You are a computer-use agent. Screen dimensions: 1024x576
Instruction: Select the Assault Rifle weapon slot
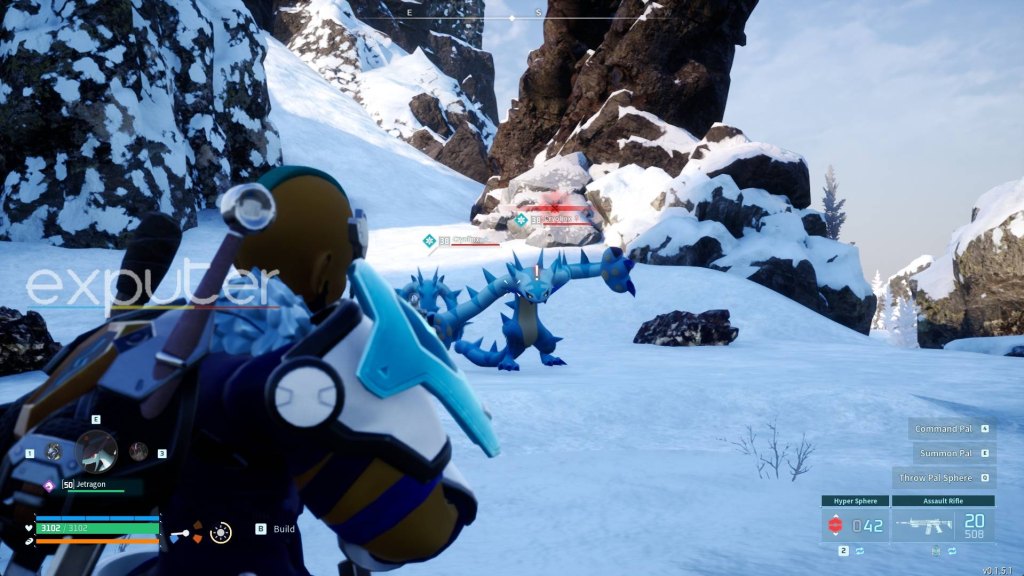click(x=943, y=524)
